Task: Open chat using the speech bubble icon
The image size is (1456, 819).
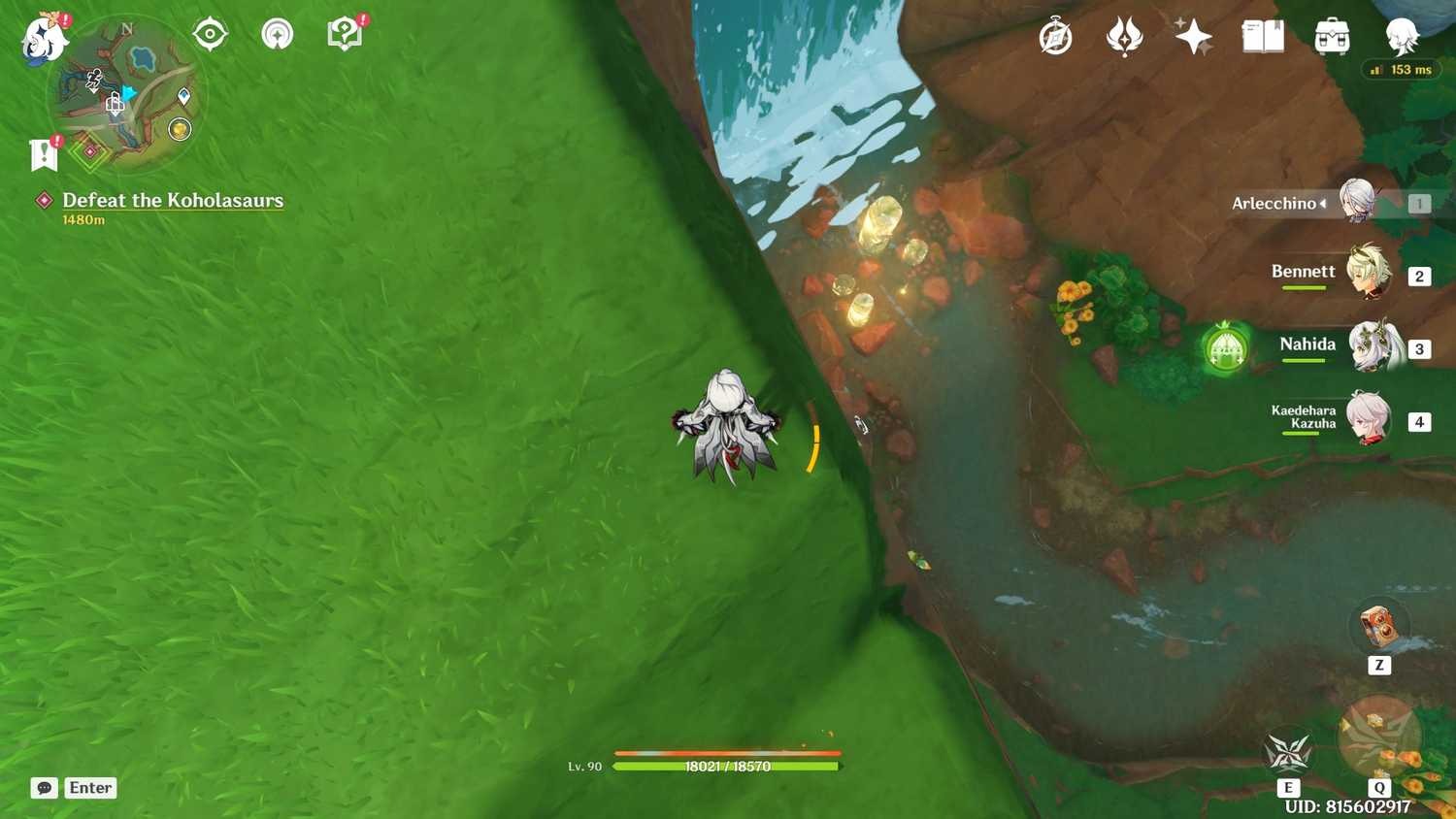Action: click(43, 787)
